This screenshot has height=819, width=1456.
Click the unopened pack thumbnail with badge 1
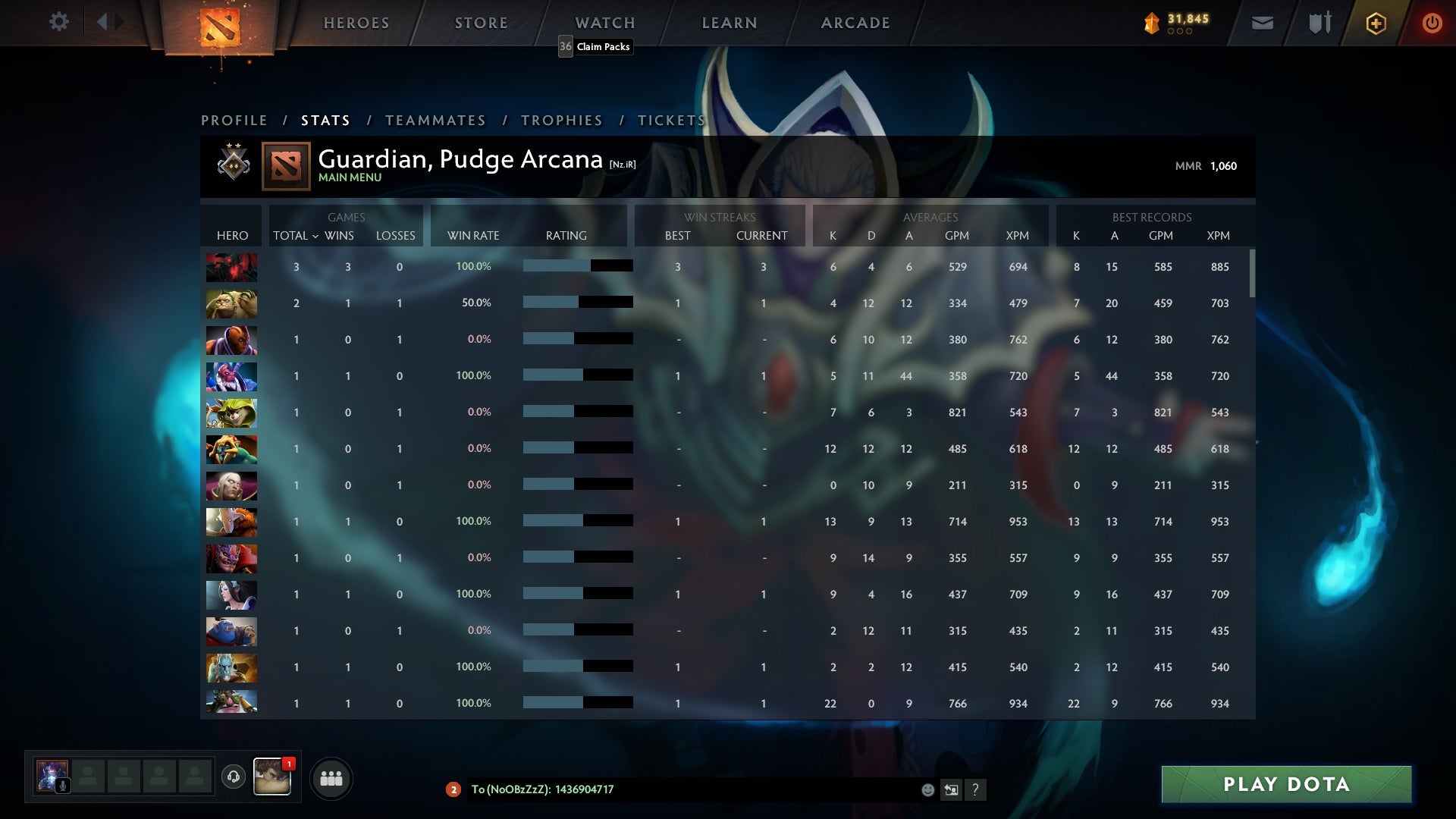tap(272, 777)
